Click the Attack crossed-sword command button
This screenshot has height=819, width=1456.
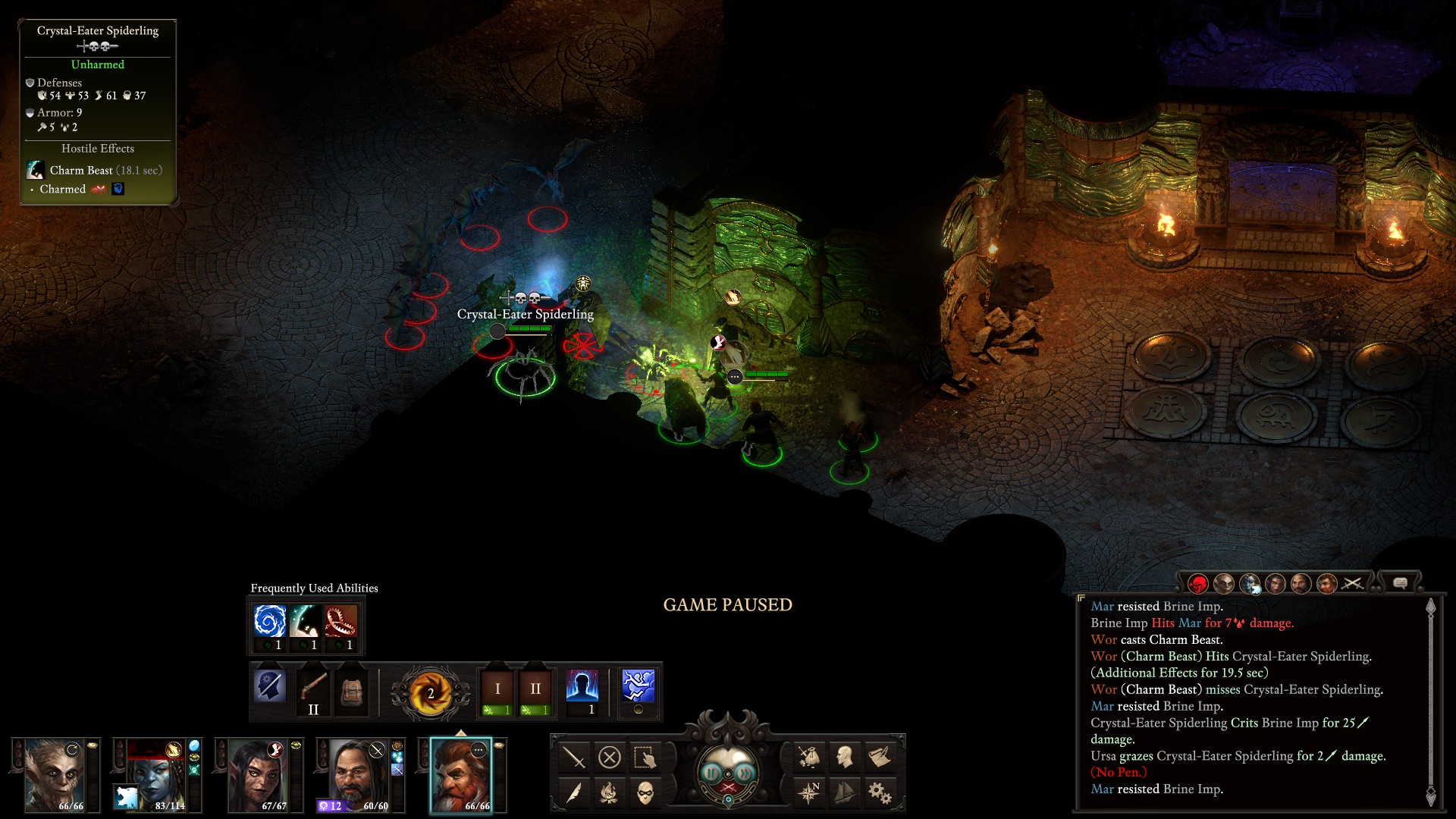pos(574,757)
